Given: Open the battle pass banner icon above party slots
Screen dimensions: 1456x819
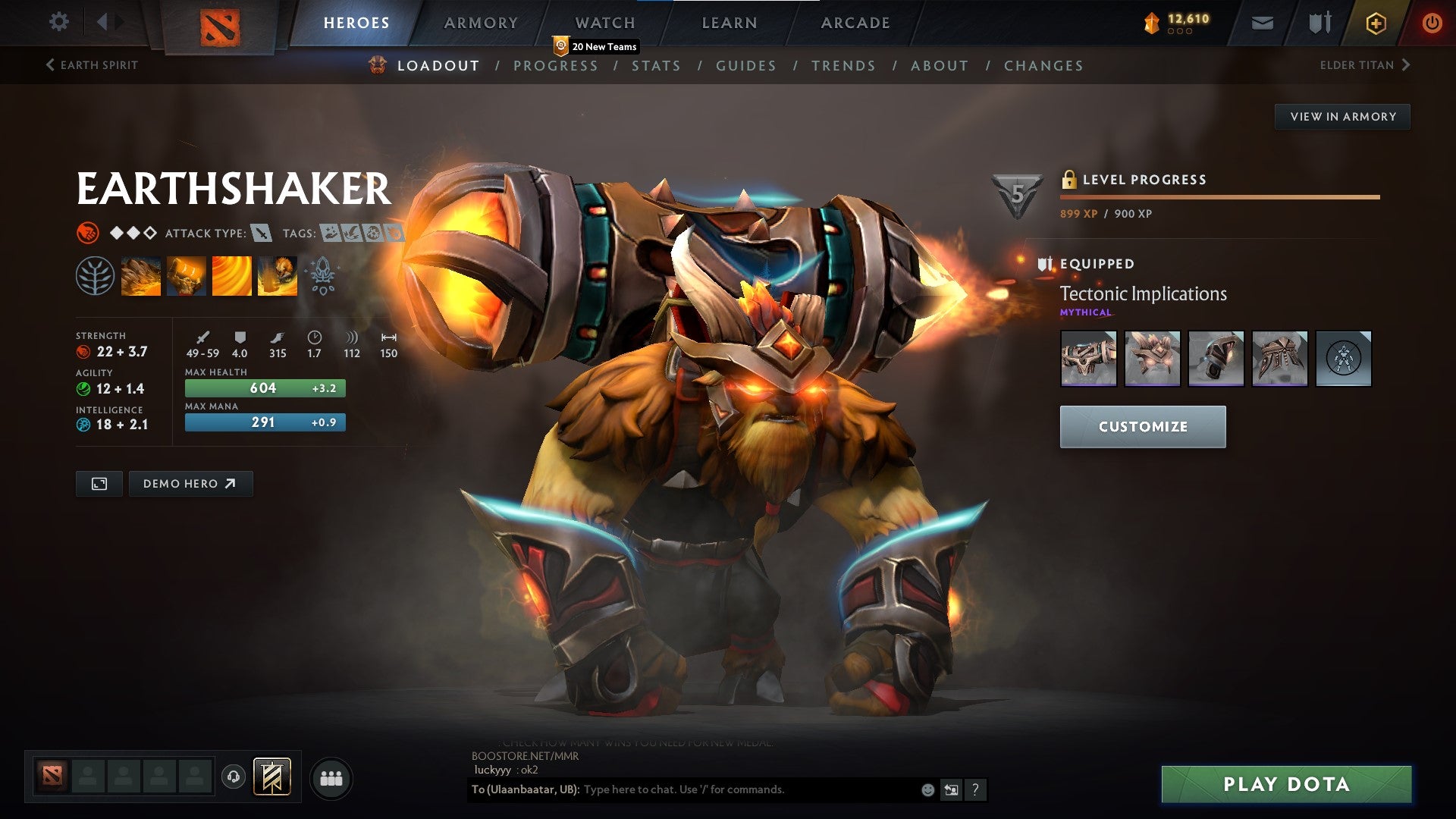Looking at the screenshot, I should click(x=271, y=777).
